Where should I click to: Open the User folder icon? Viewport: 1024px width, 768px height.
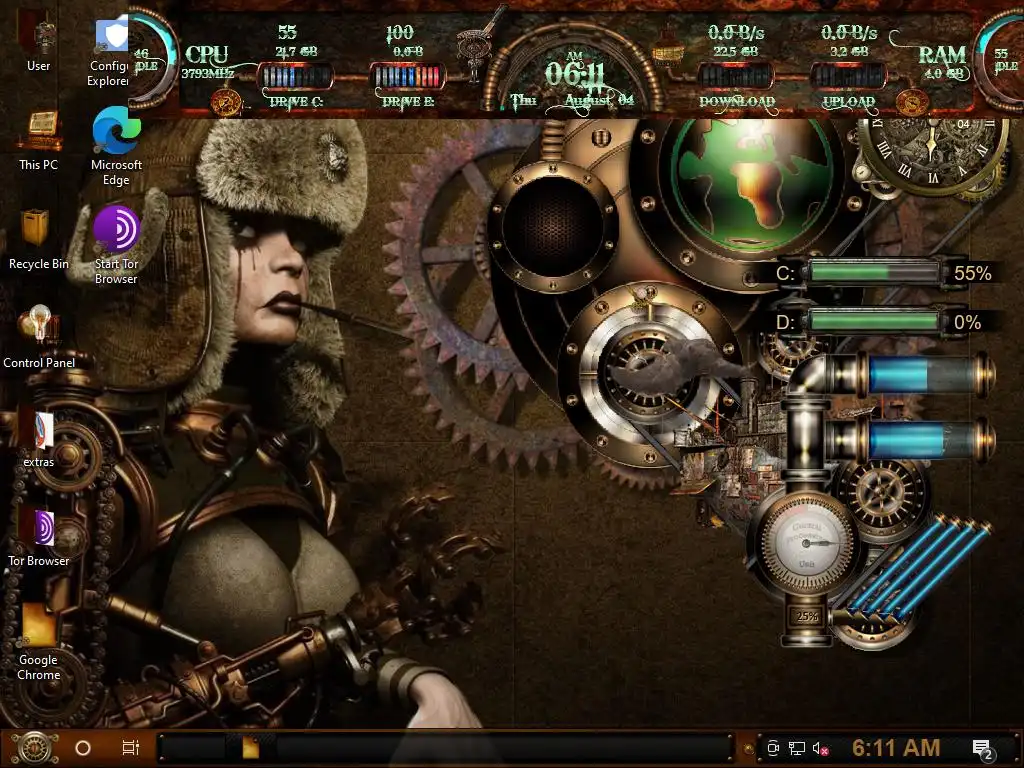38,38
